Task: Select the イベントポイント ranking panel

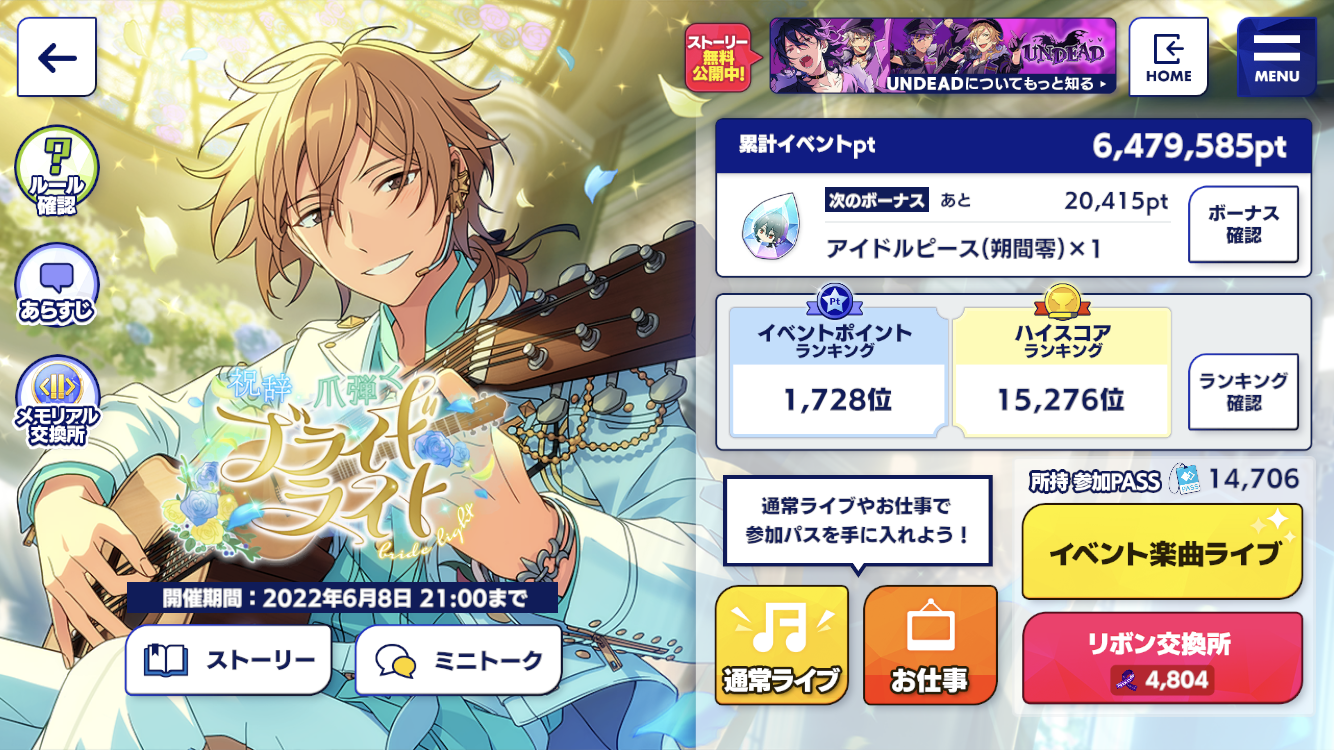Action: [837, 372]
